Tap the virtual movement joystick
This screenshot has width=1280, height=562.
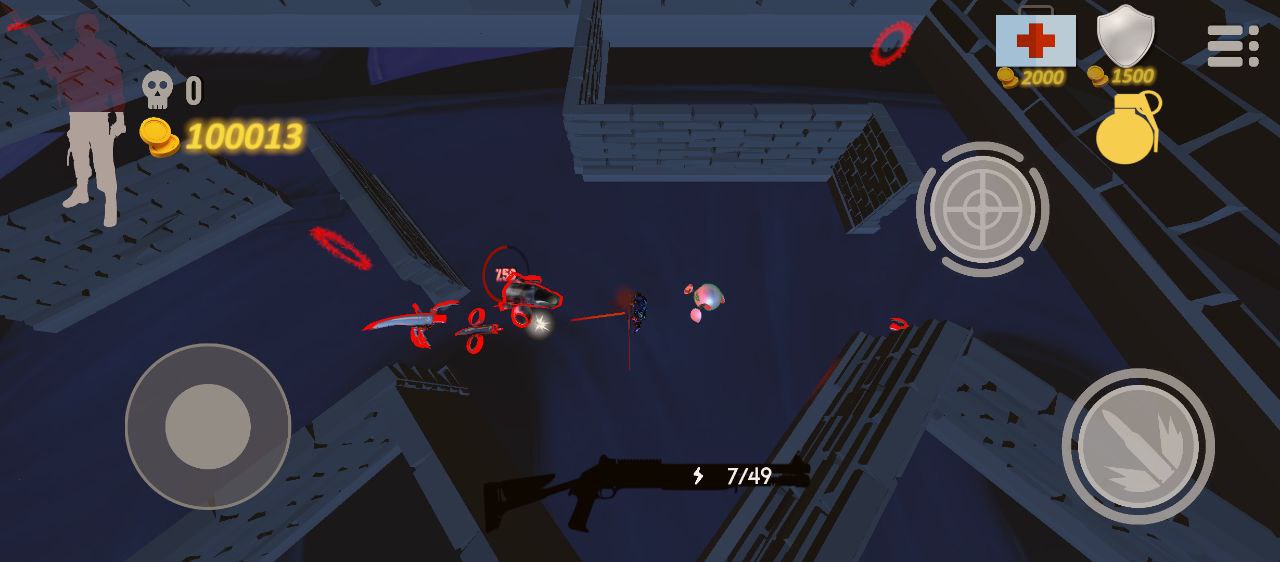[208, 426]
